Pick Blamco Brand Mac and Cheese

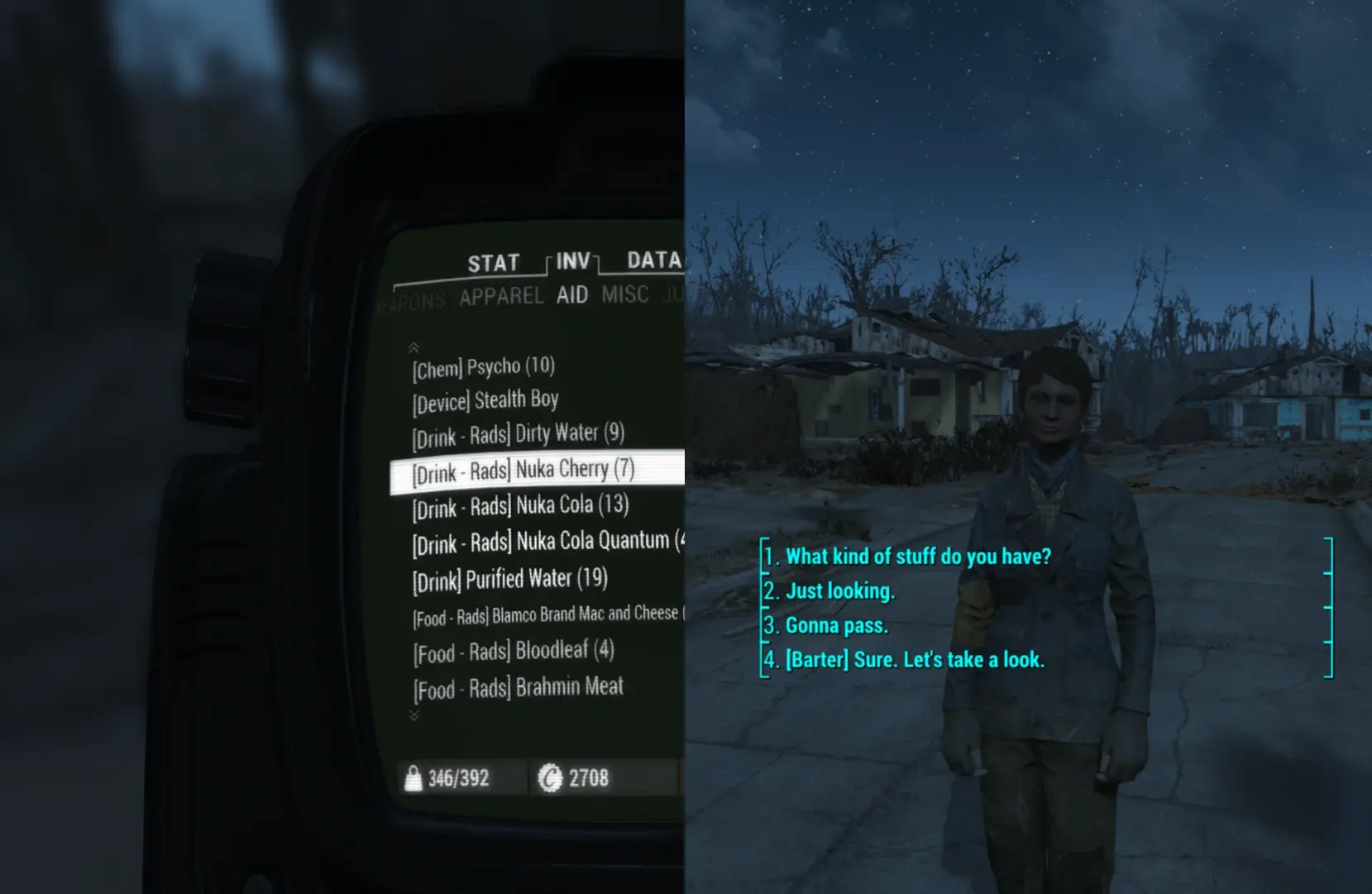coord(546,615)
